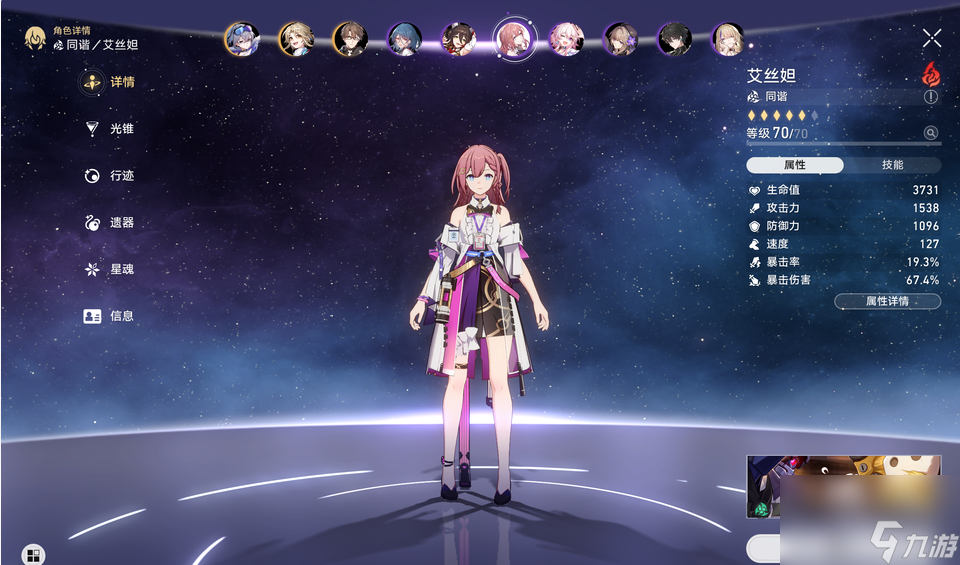
Task: Click the magnifier icon beside level 70
Action: tap(930, 133)
